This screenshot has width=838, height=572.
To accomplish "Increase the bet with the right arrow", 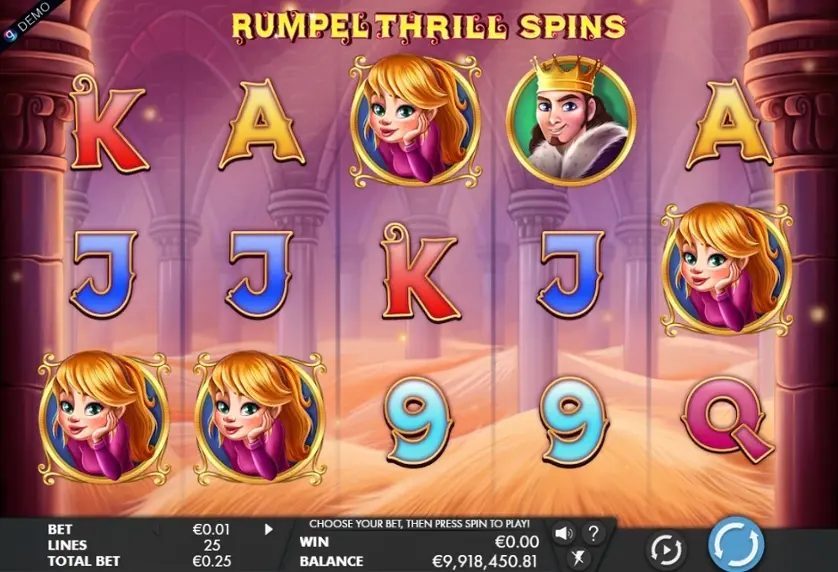I will (268, 529).
